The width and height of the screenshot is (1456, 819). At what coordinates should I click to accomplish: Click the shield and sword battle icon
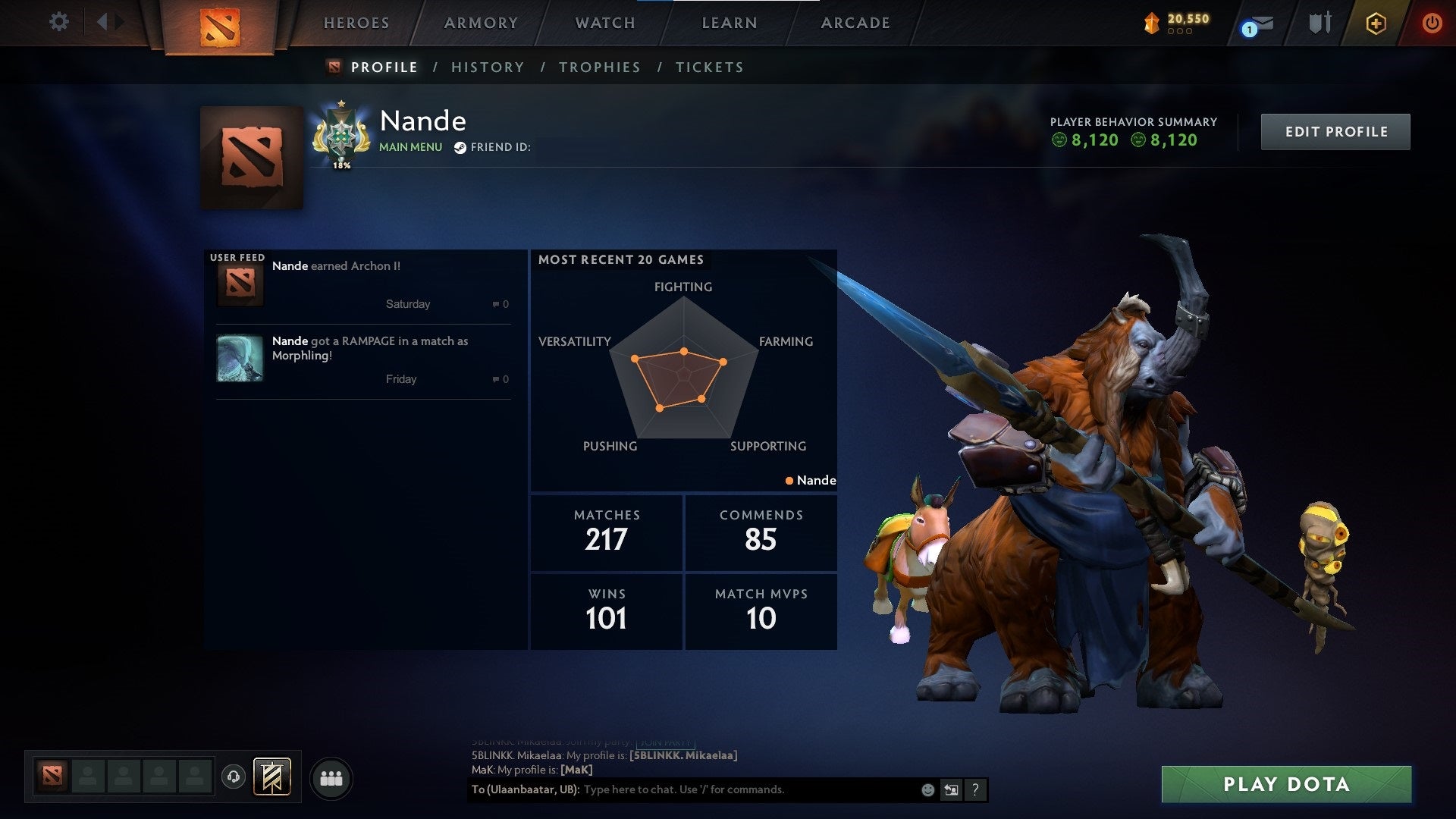[1319, 23]
